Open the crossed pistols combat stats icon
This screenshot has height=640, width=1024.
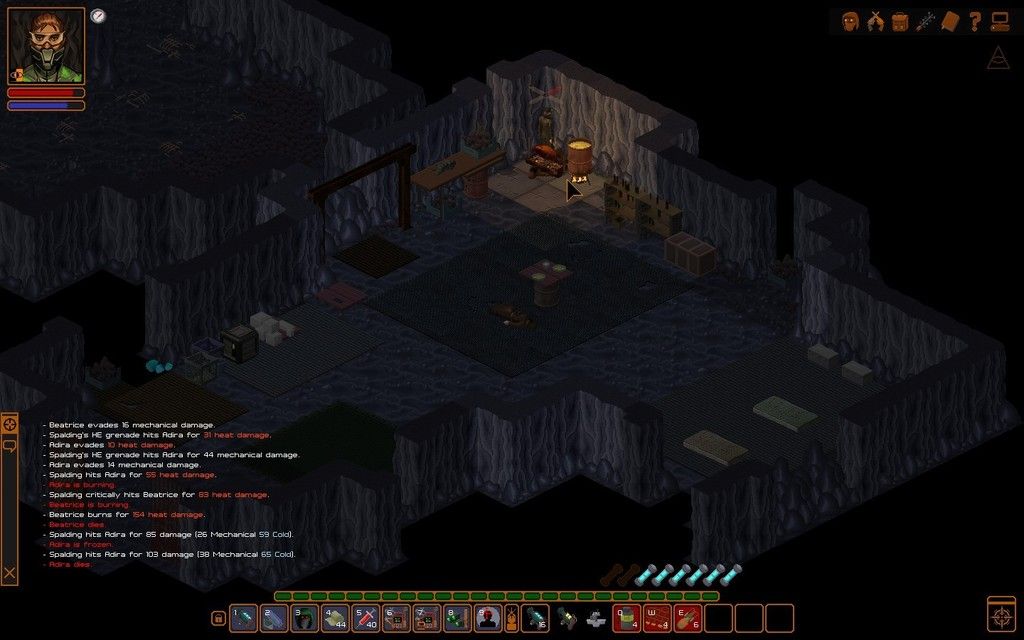click(x=876, y=21)
